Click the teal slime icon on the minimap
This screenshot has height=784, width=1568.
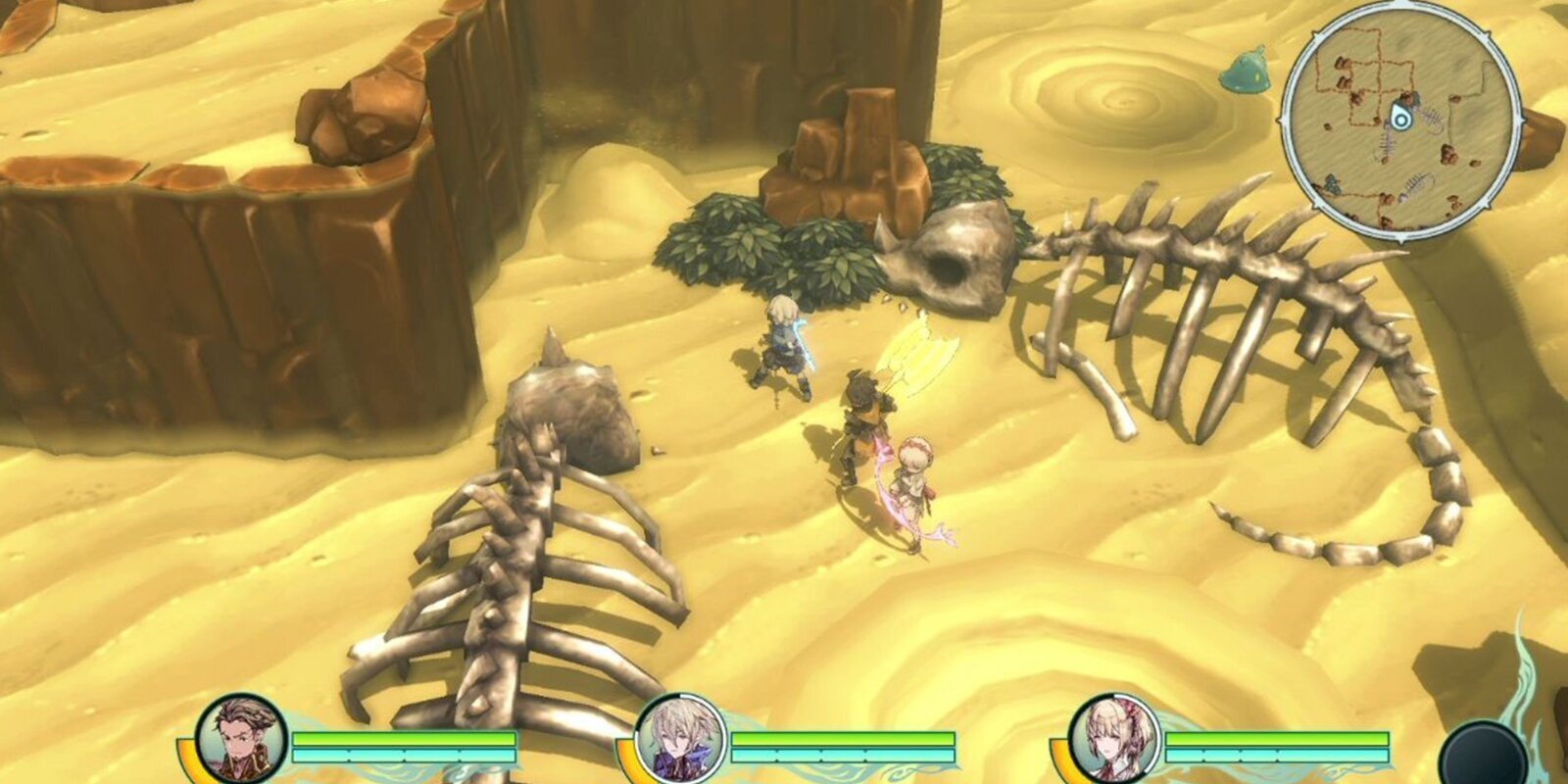[x=1331, y=182]
